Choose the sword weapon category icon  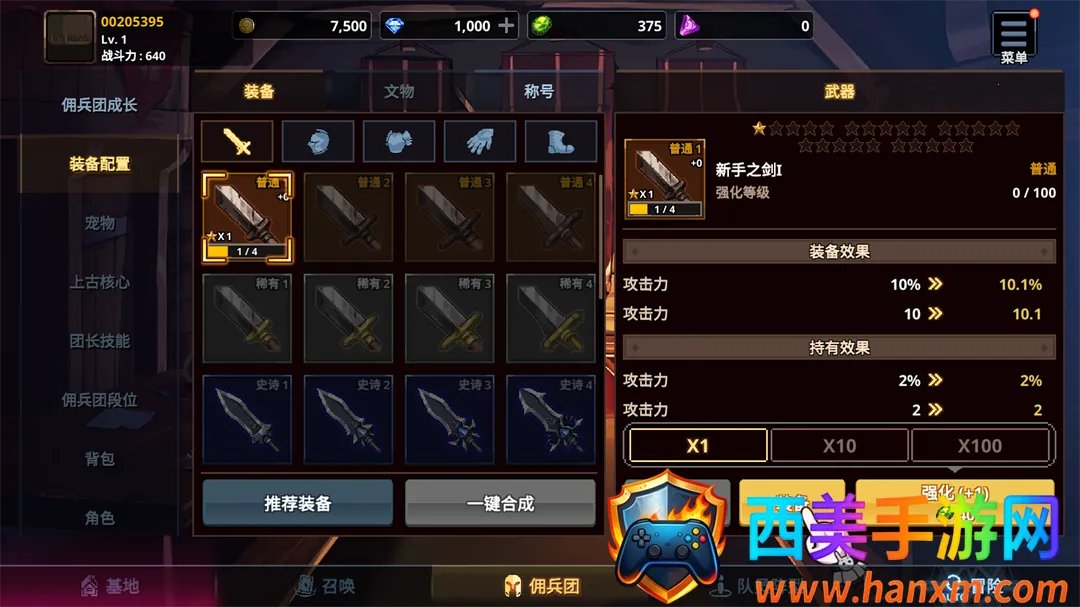pos(237,142)
